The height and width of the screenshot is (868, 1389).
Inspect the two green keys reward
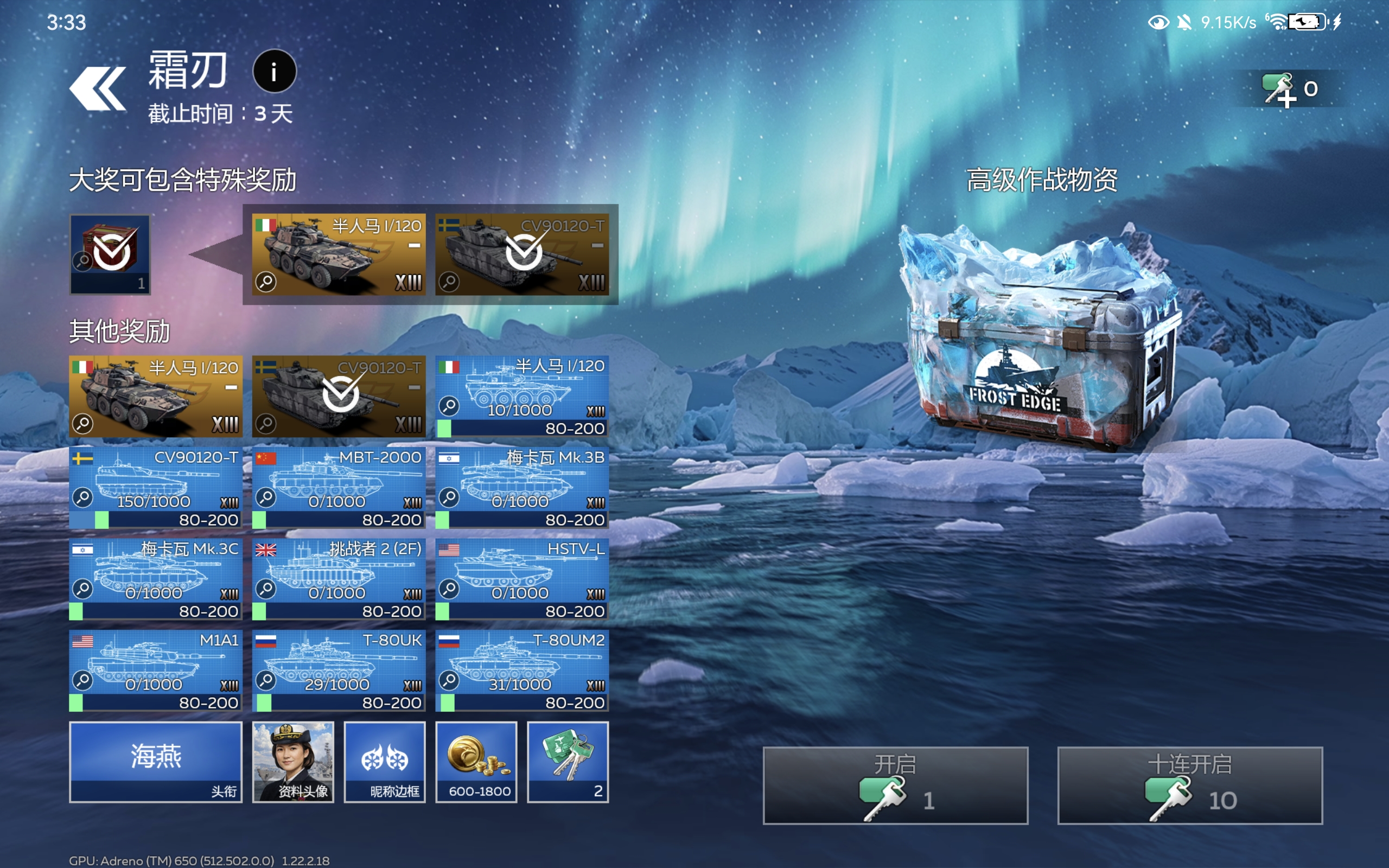tap(568, 761)
